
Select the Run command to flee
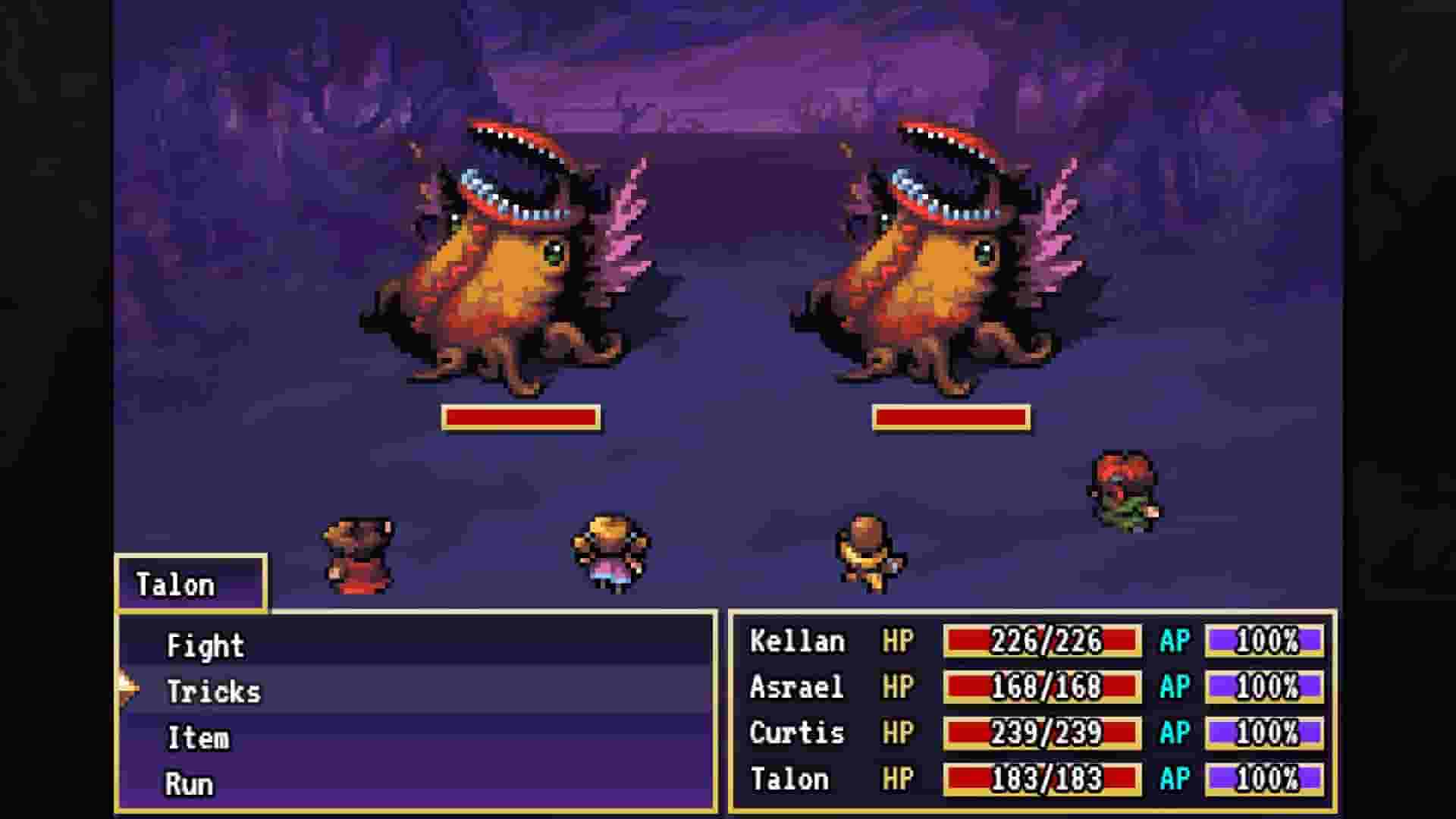pos(189,783)
